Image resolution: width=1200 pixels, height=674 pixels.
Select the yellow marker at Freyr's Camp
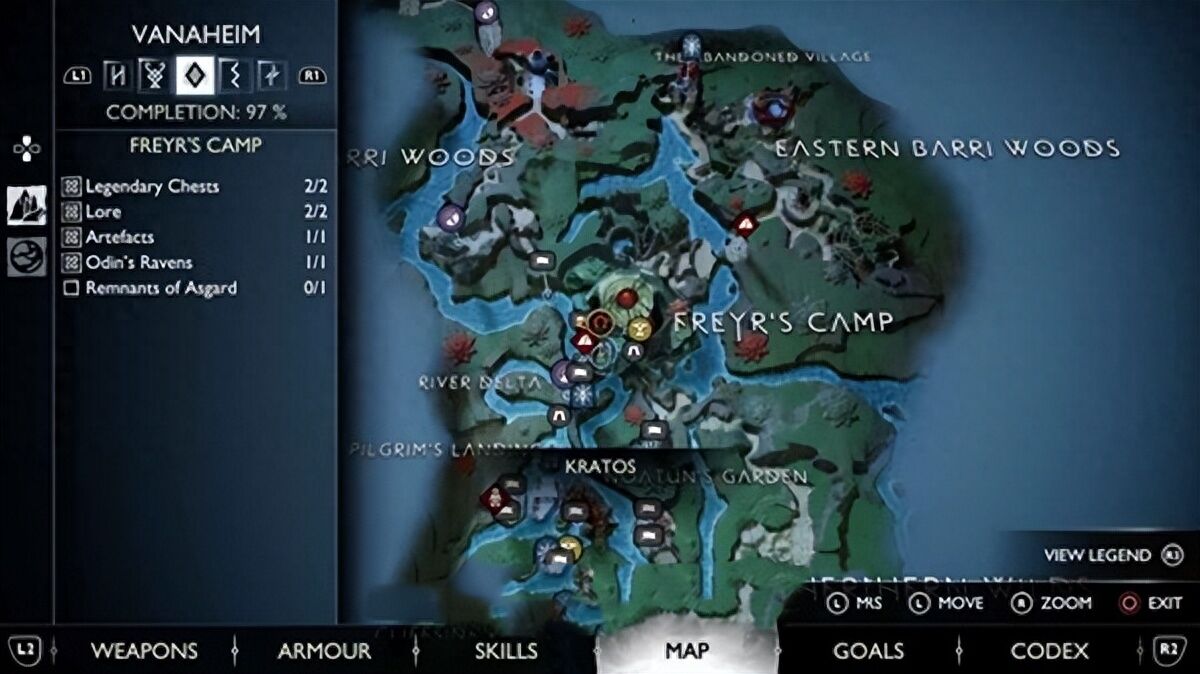[x=640, y=327]
